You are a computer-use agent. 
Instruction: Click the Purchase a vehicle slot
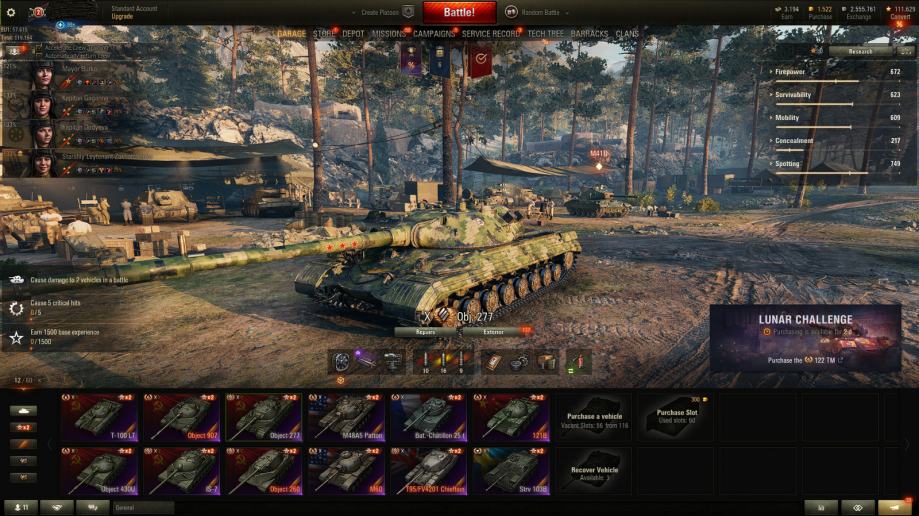(x=594, y=417)
